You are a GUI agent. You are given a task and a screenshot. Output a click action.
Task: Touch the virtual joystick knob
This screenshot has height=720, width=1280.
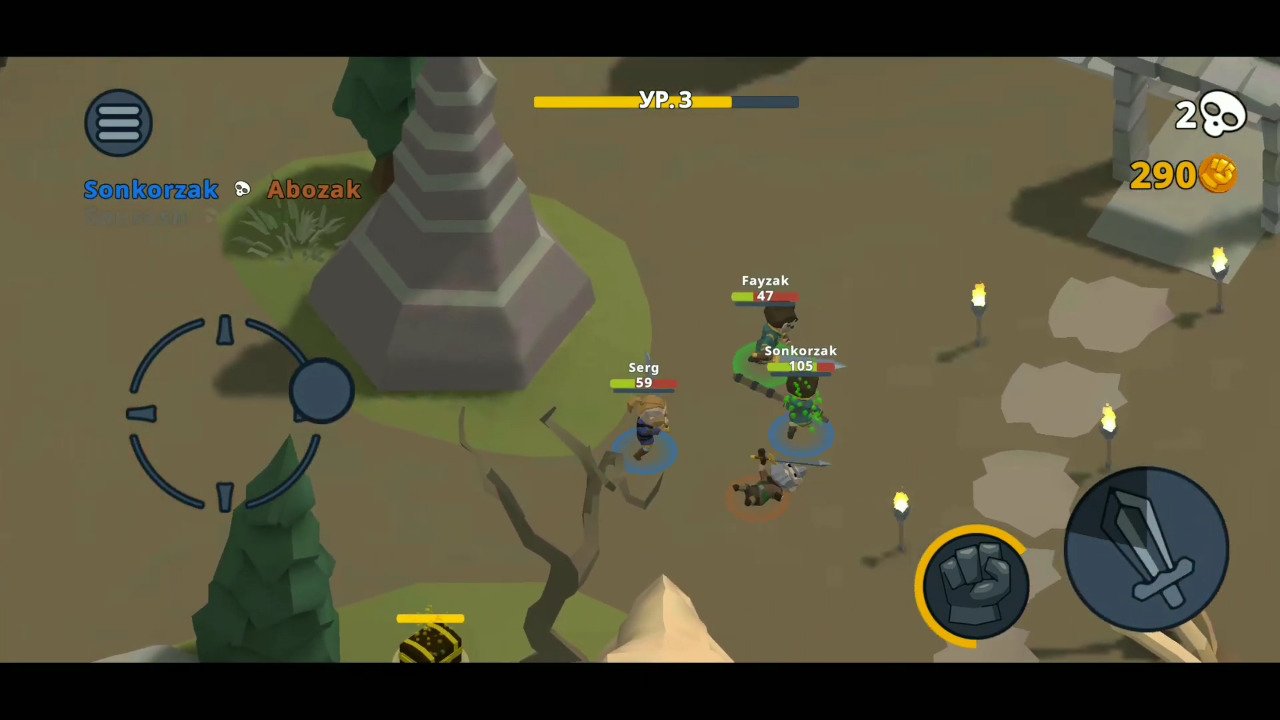click(322, 391)
